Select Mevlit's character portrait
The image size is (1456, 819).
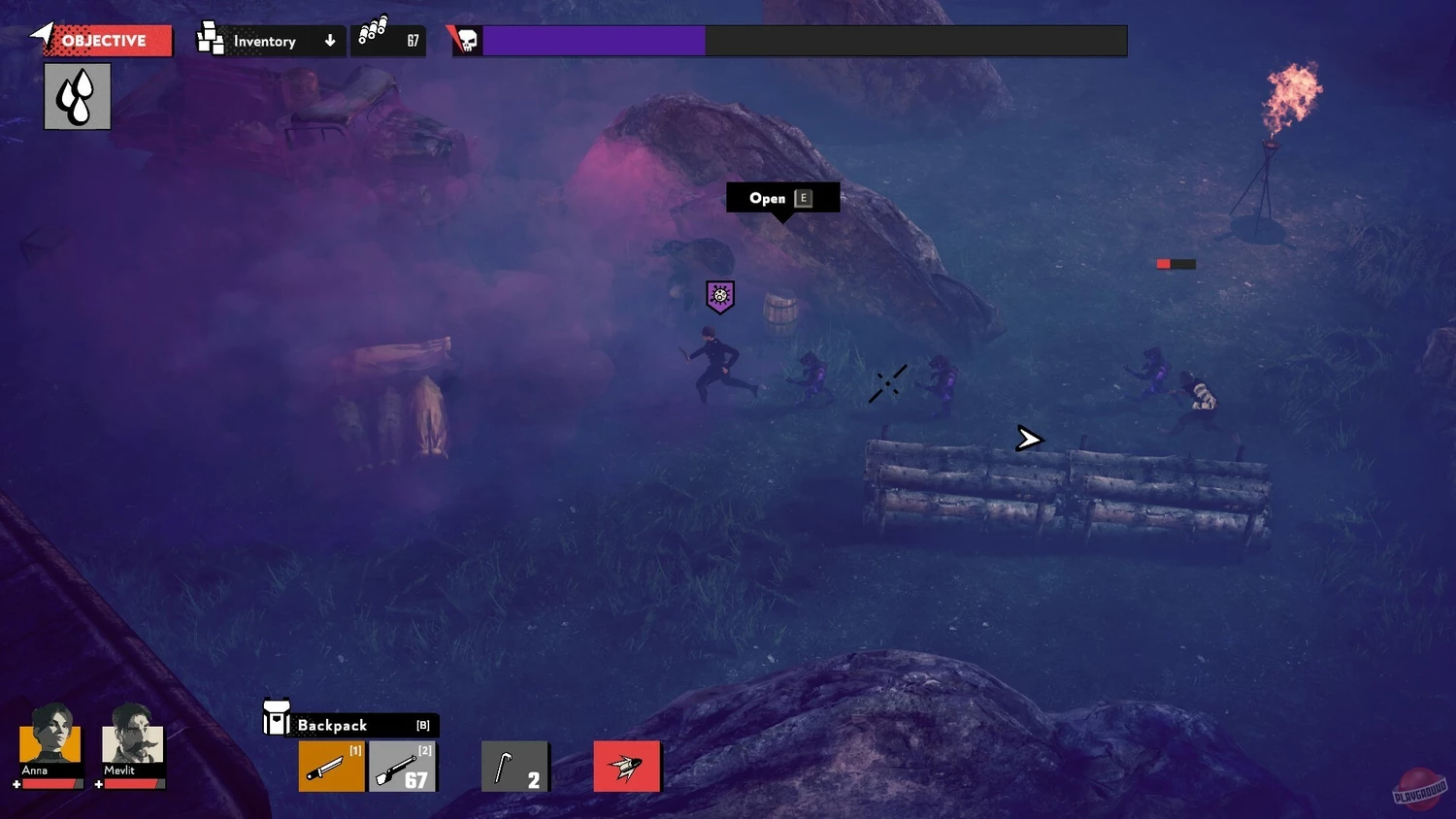133,736
